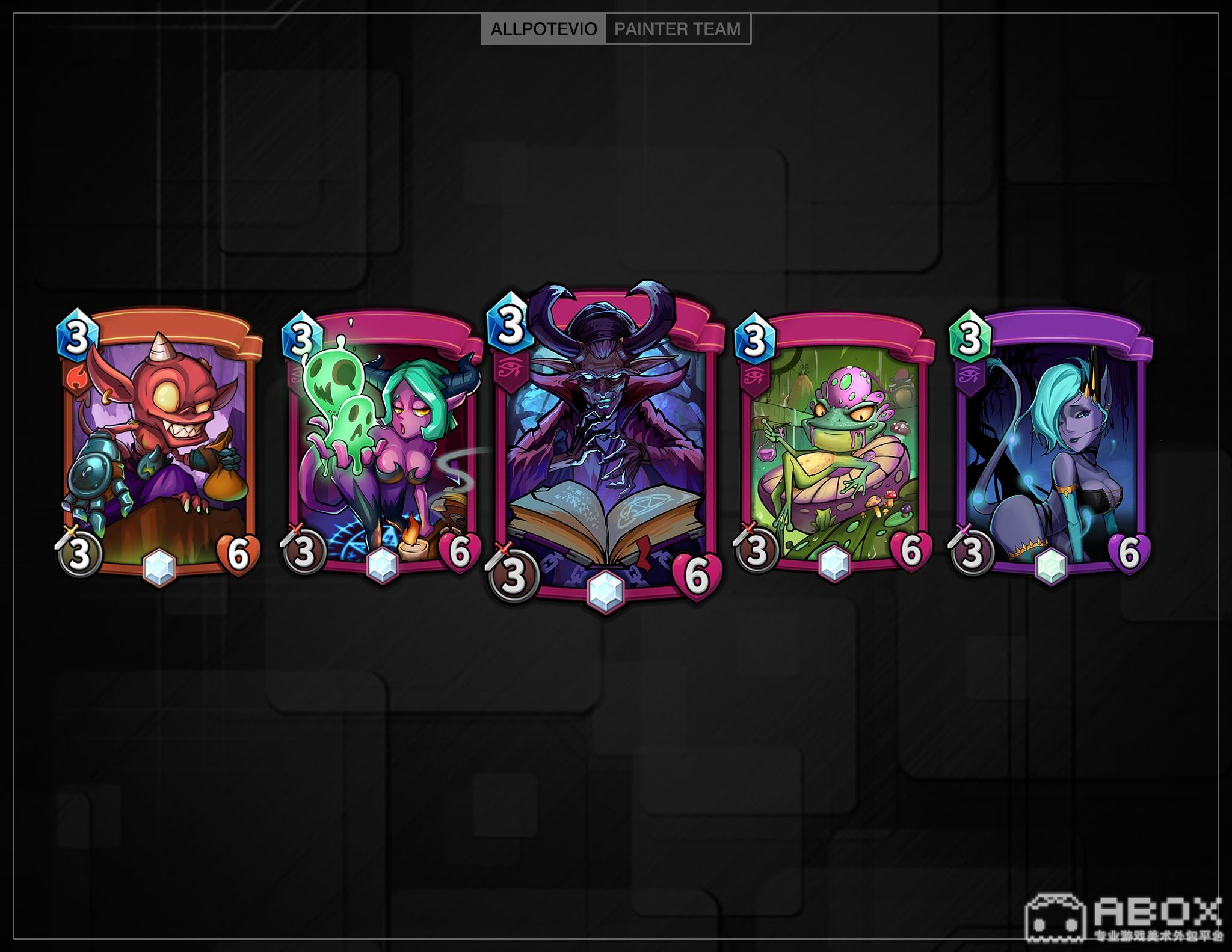Choose the blue-haired succubus card
The width and height of the screenshot is (1232, 952).
pos(1050,445)
